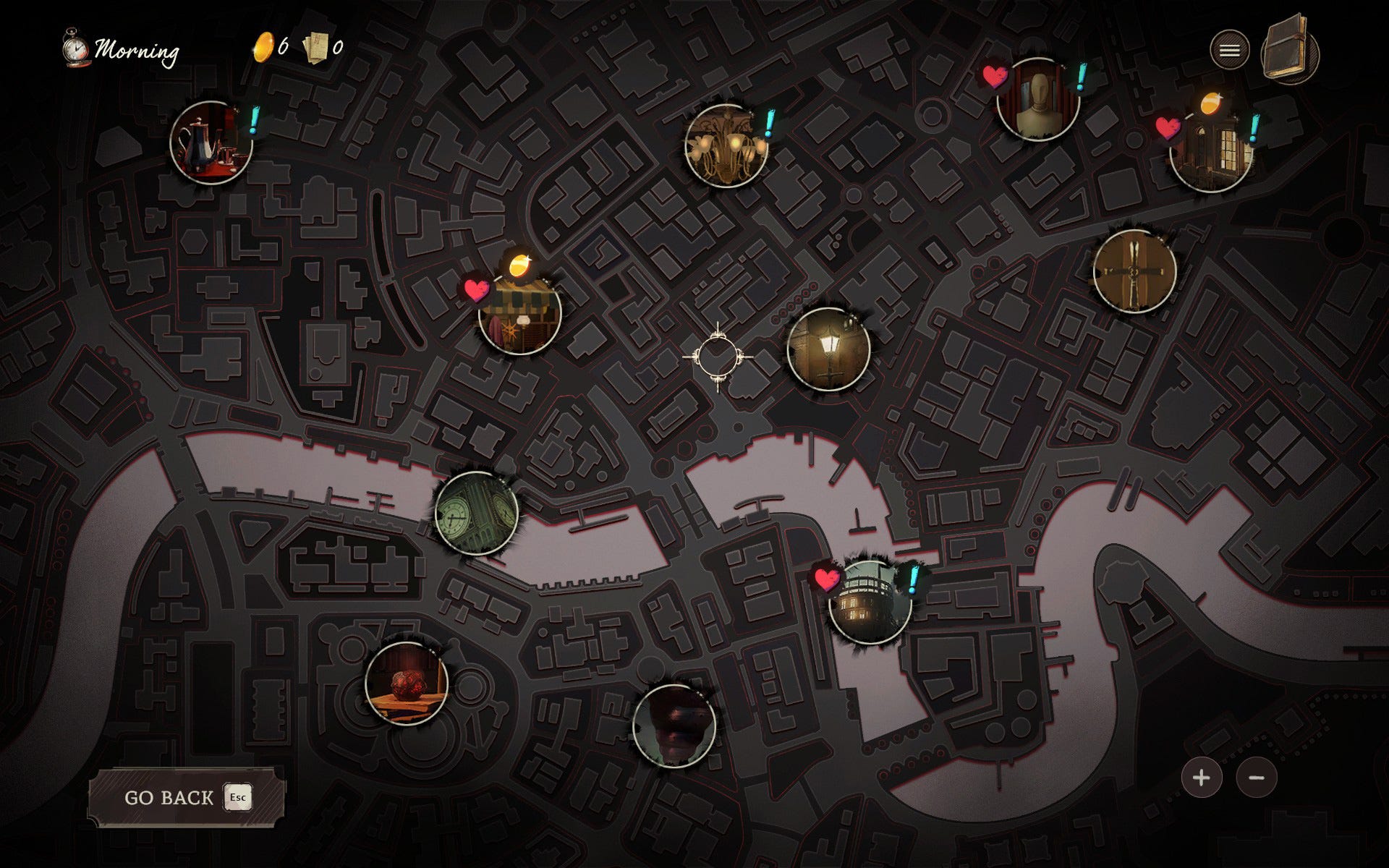Choose the red gem on table marker

[407, 683]
